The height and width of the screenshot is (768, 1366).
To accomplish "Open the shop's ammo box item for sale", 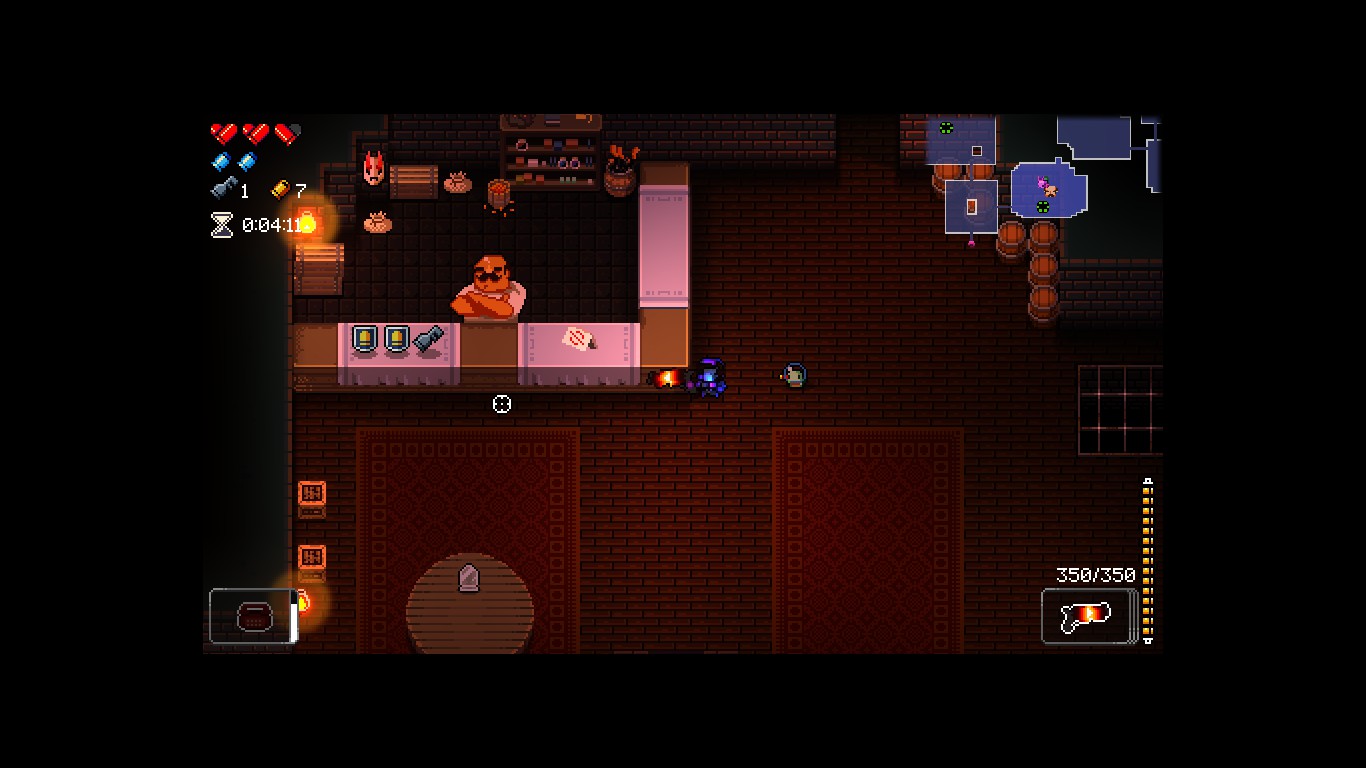I will [x=364, y=338].
